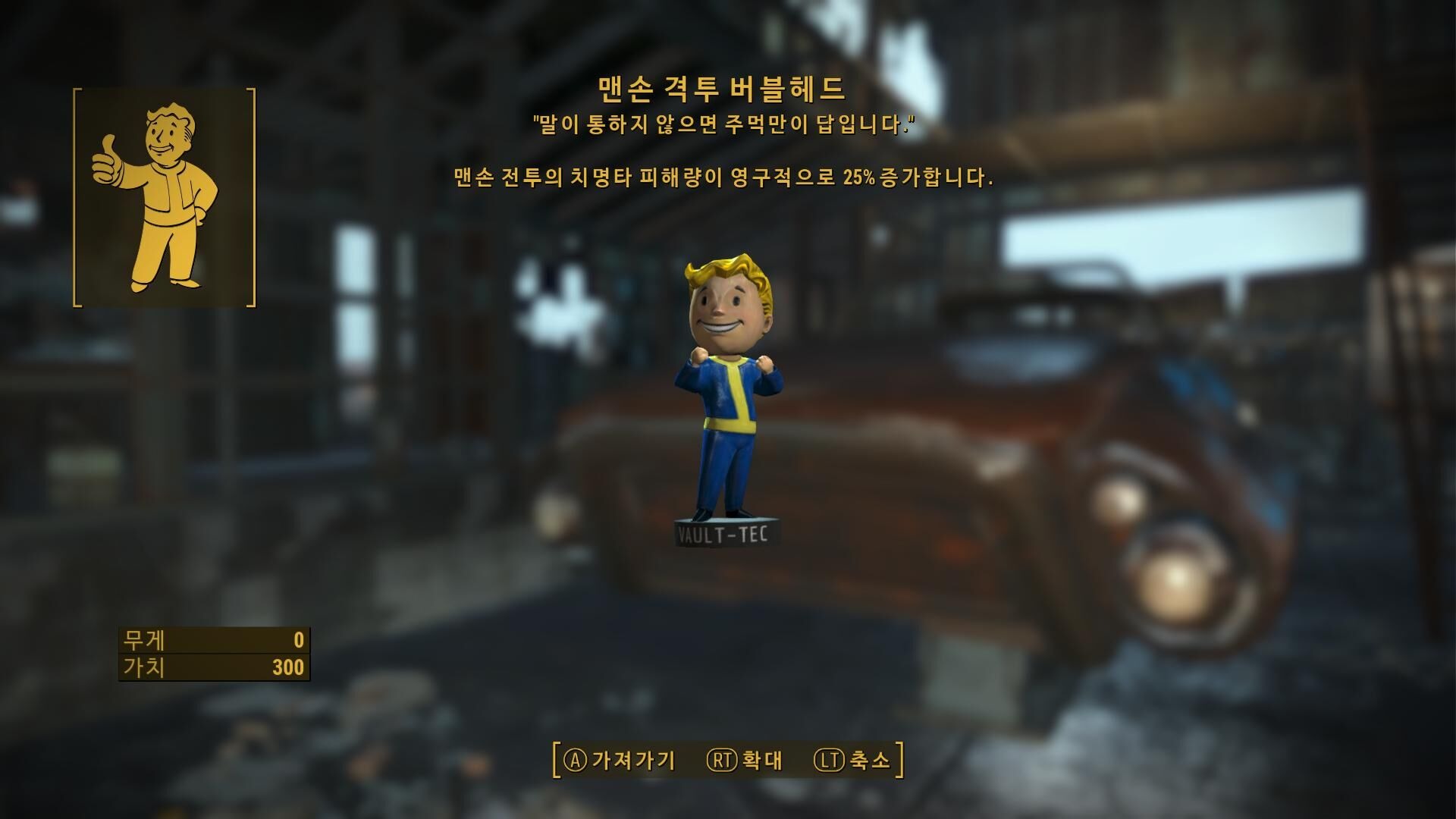Zoom in using the 확대 button
Image resolution: width=1456 pixels, height=819 pixels.
point(745,760)
